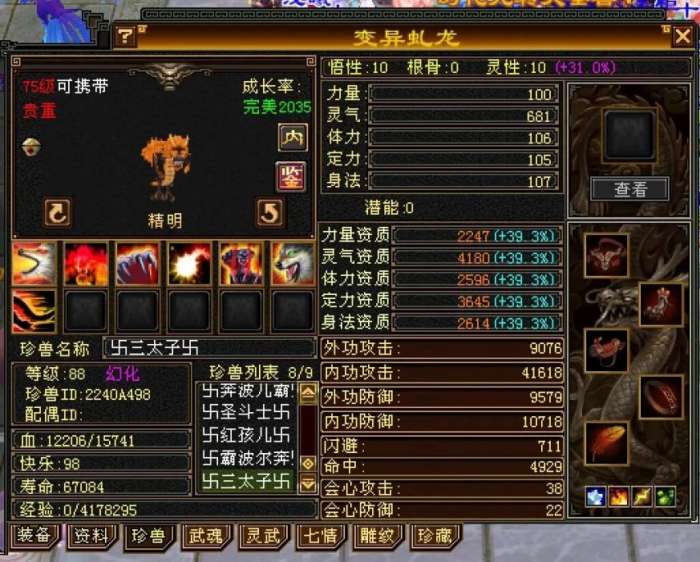Close the pet info window
The width and height of the screenshot is (700, 562).
tap(682, 37)
